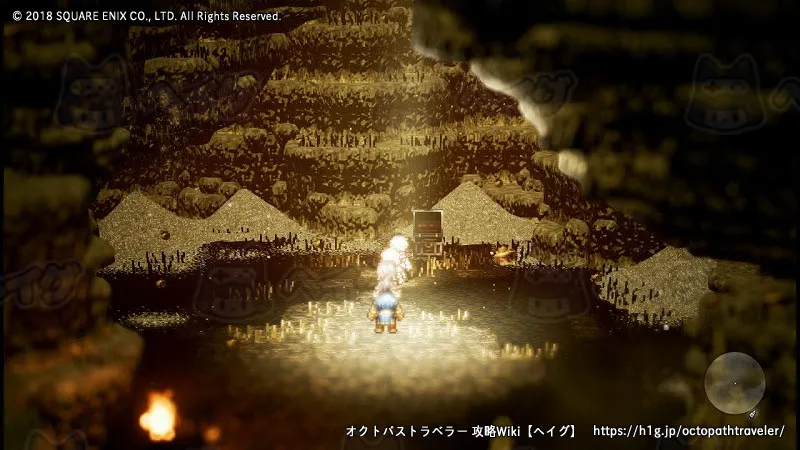Open the h1g.jp octopathtraveler wiki URL
This screenshot has width=800, height=450.
click(688, 431)
